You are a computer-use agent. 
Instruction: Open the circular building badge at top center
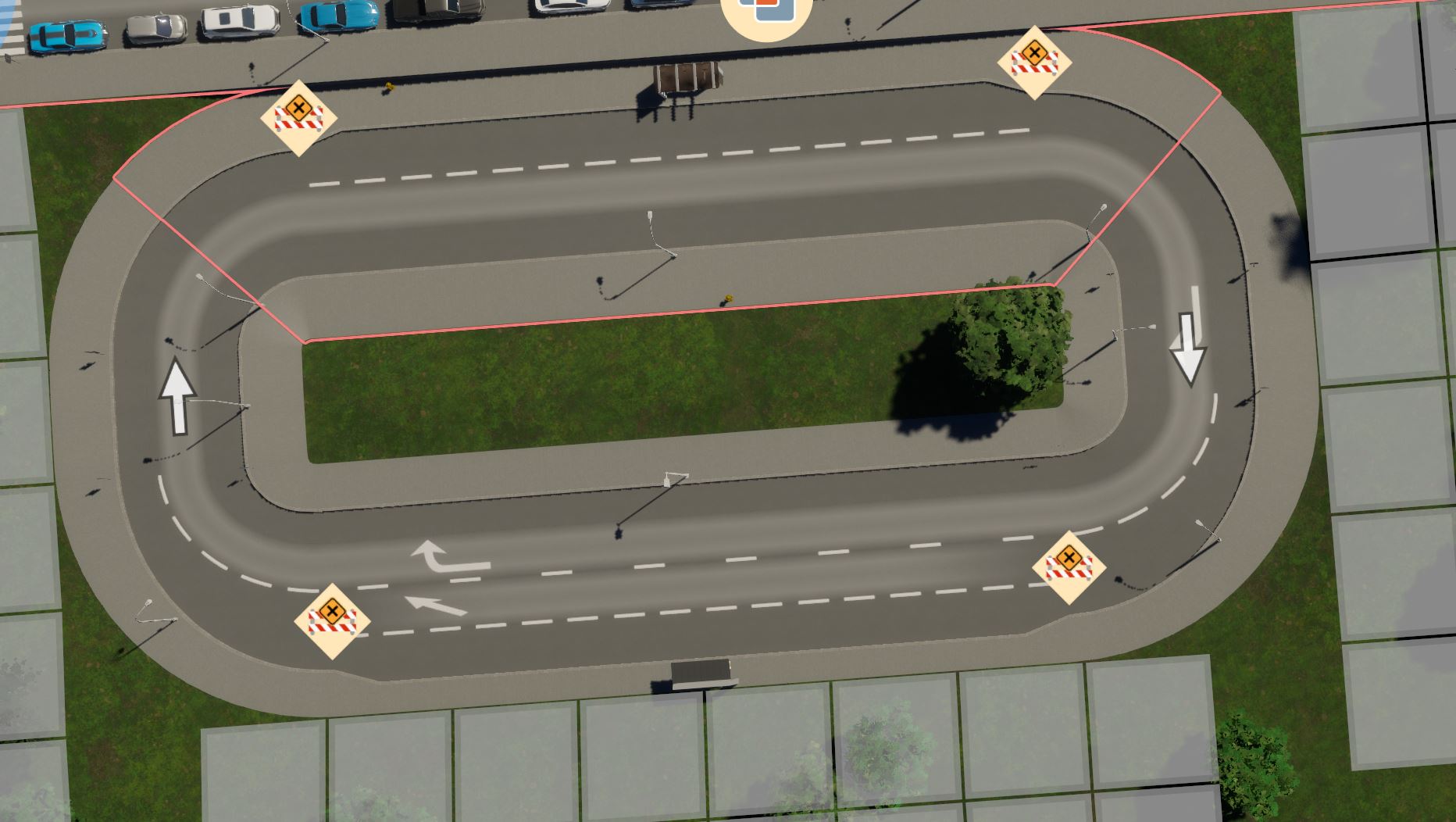(x=768, y=9)
